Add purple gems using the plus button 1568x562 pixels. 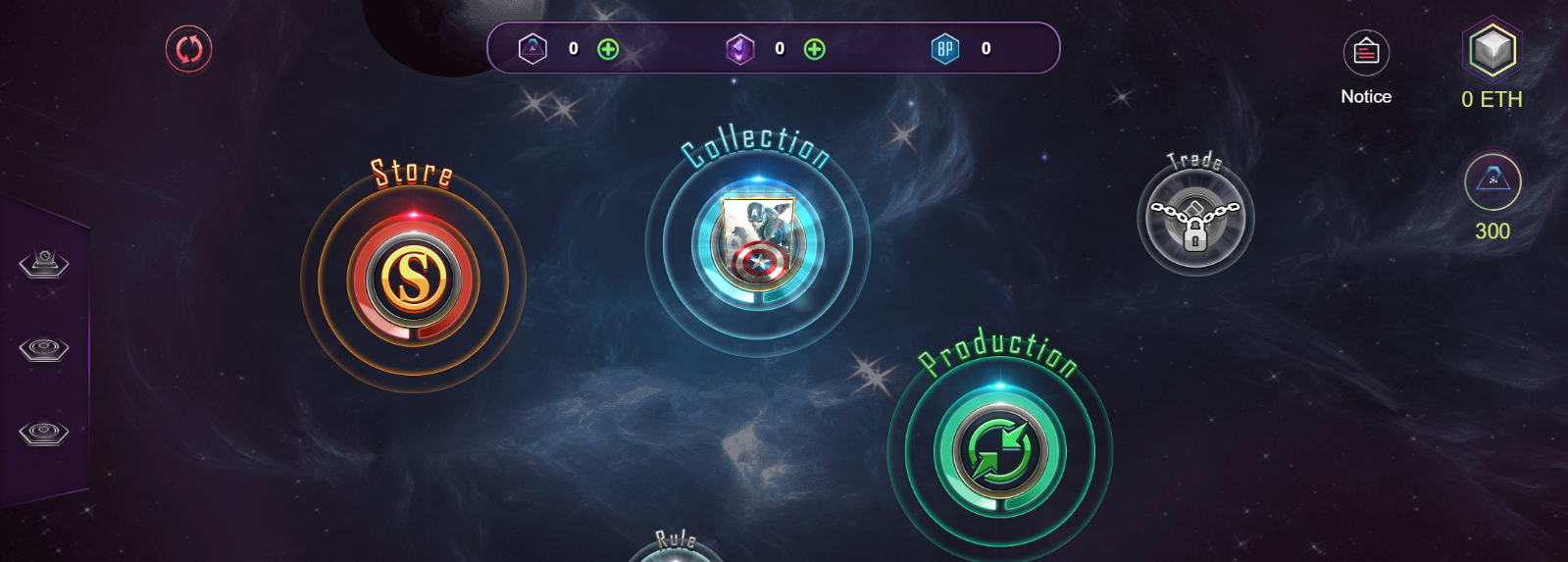point(814,49)
